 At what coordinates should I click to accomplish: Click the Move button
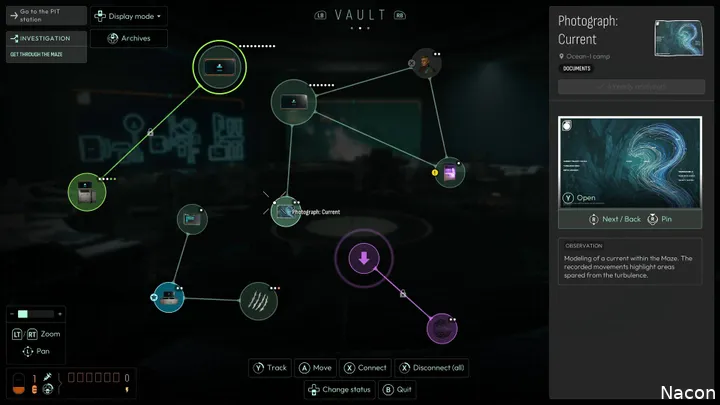[316, 368]
